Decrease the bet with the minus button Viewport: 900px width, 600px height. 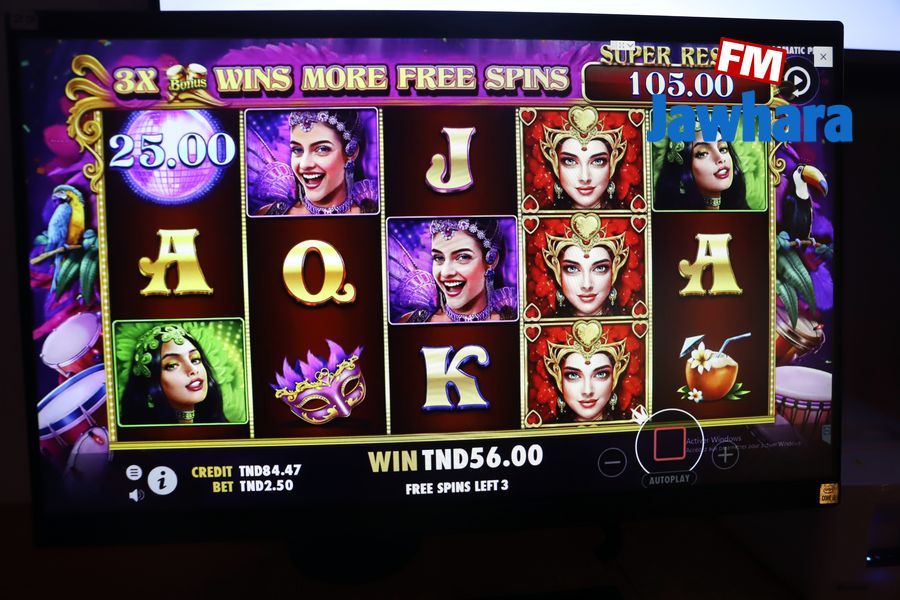tap(612, 461)
